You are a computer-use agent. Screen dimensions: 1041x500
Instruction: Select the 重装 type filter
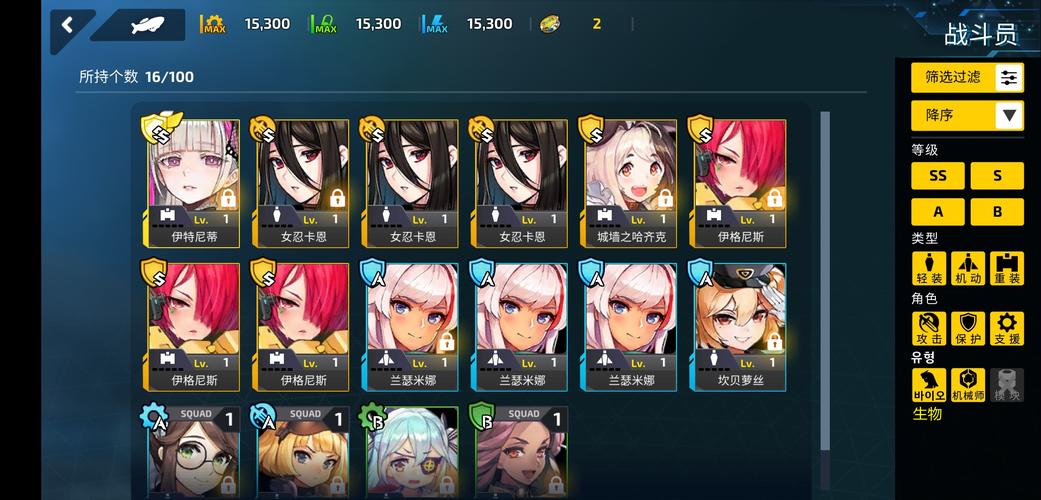click(x=1006, y=268)
